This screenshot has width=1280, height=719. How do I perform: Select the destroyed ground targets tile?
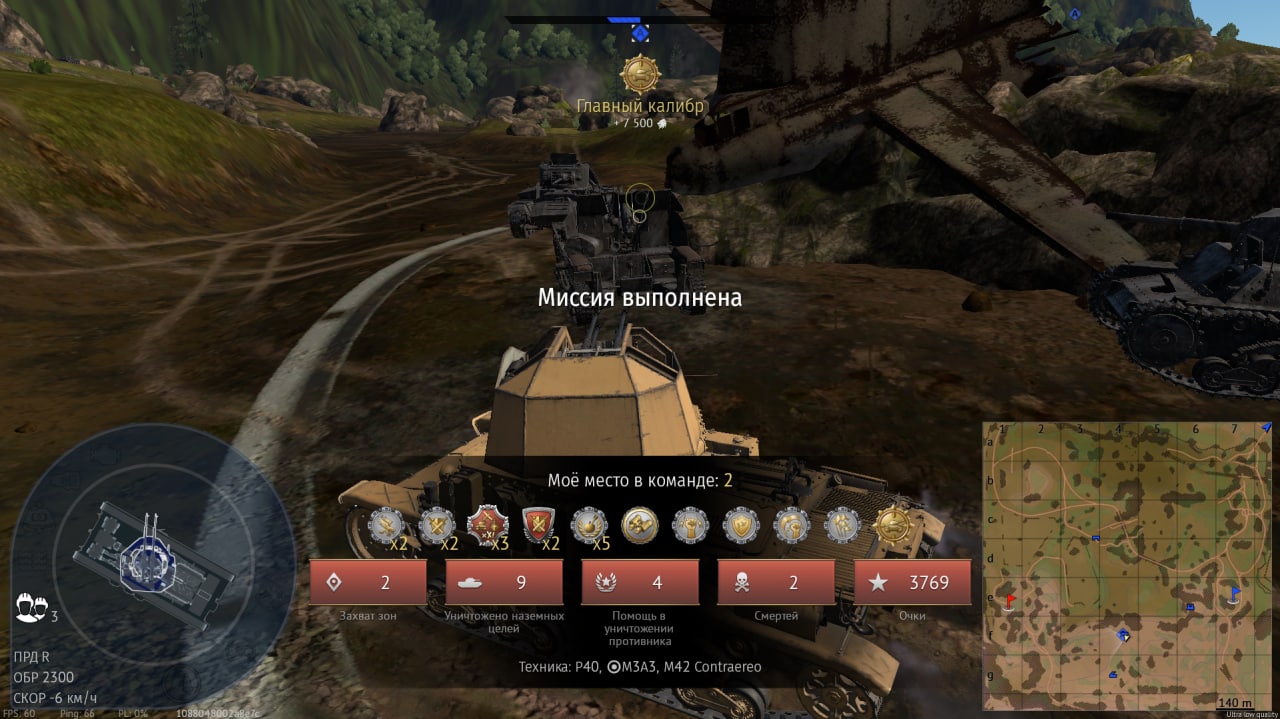coord(504,582)
